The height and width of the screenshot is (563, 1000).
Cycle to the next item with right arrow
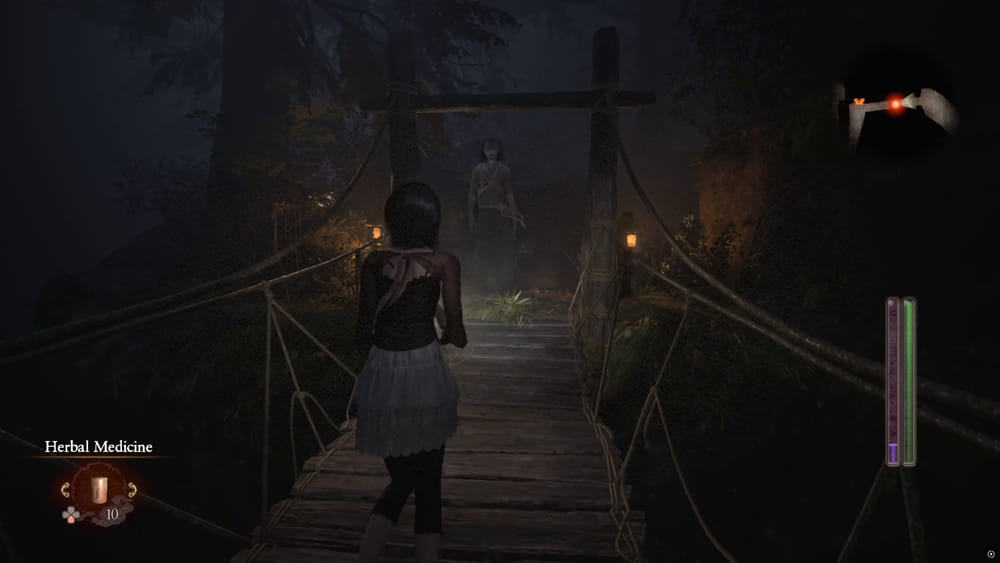(131, 490)
